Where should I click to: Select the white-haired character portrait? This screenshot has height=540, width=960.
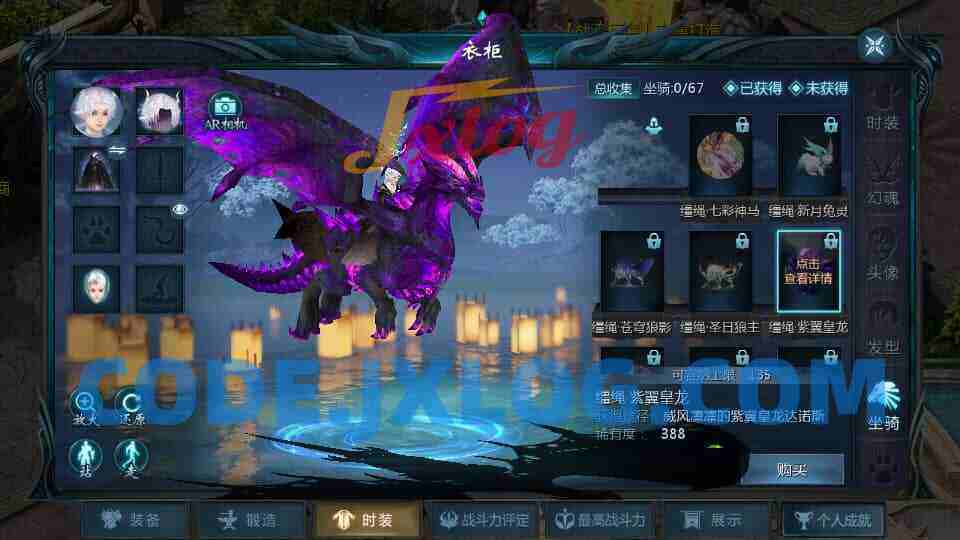97,110
